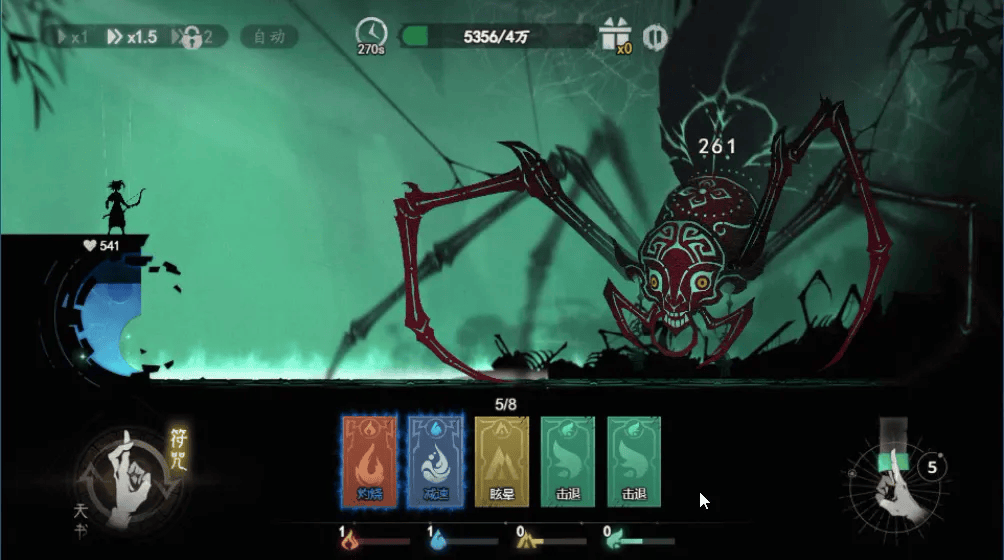
Task: Select the yellow 眩晕 stun card
Action: tap(502, 461)
